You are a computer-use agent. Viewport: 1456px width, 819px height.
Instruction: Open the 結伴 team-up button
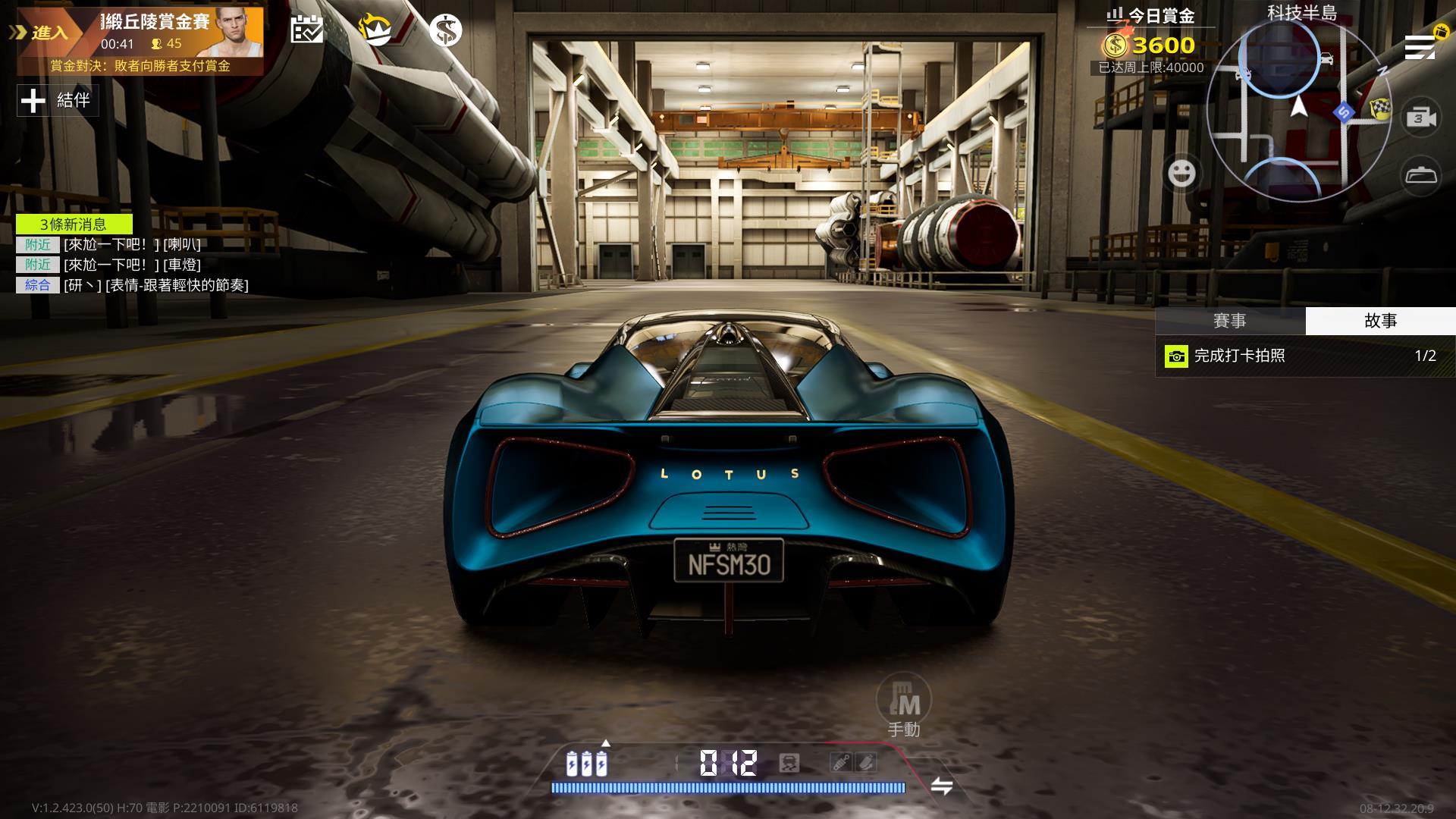tap(58, 100)
